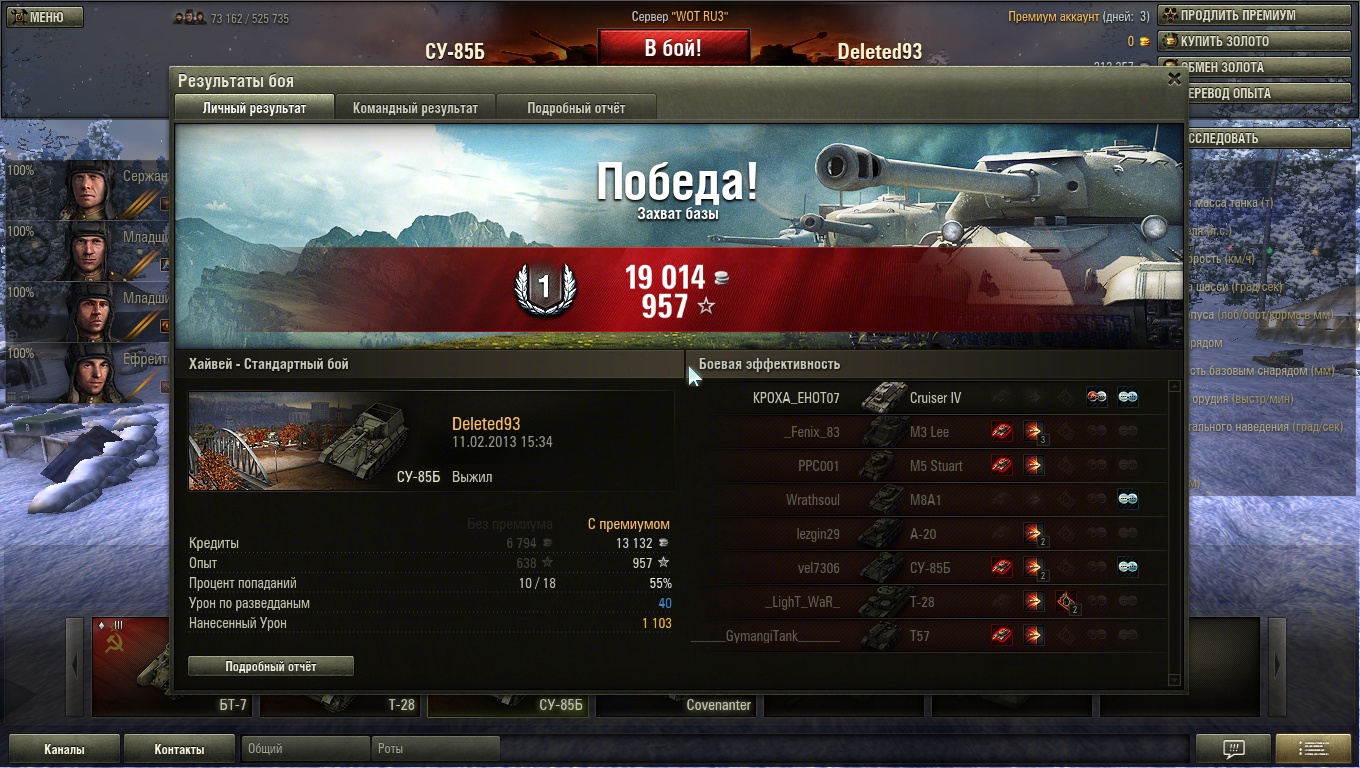Click the Подробный отчёт button below stats

(271, 666)
